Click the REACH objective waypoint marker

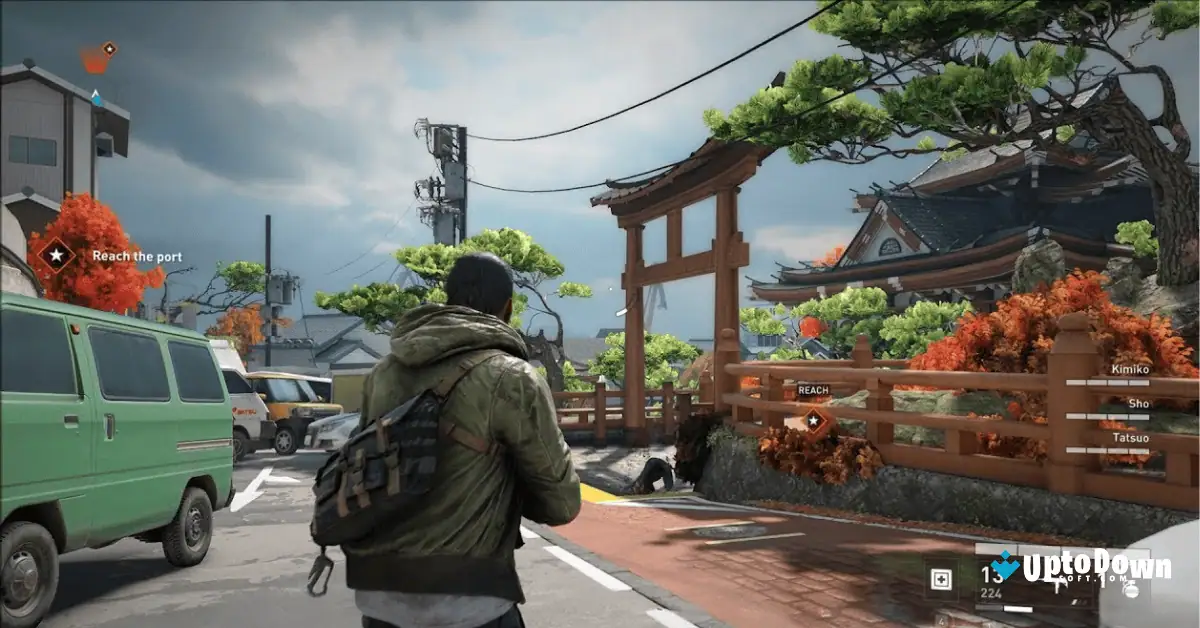pyautogui.click(x=816, y=422)
